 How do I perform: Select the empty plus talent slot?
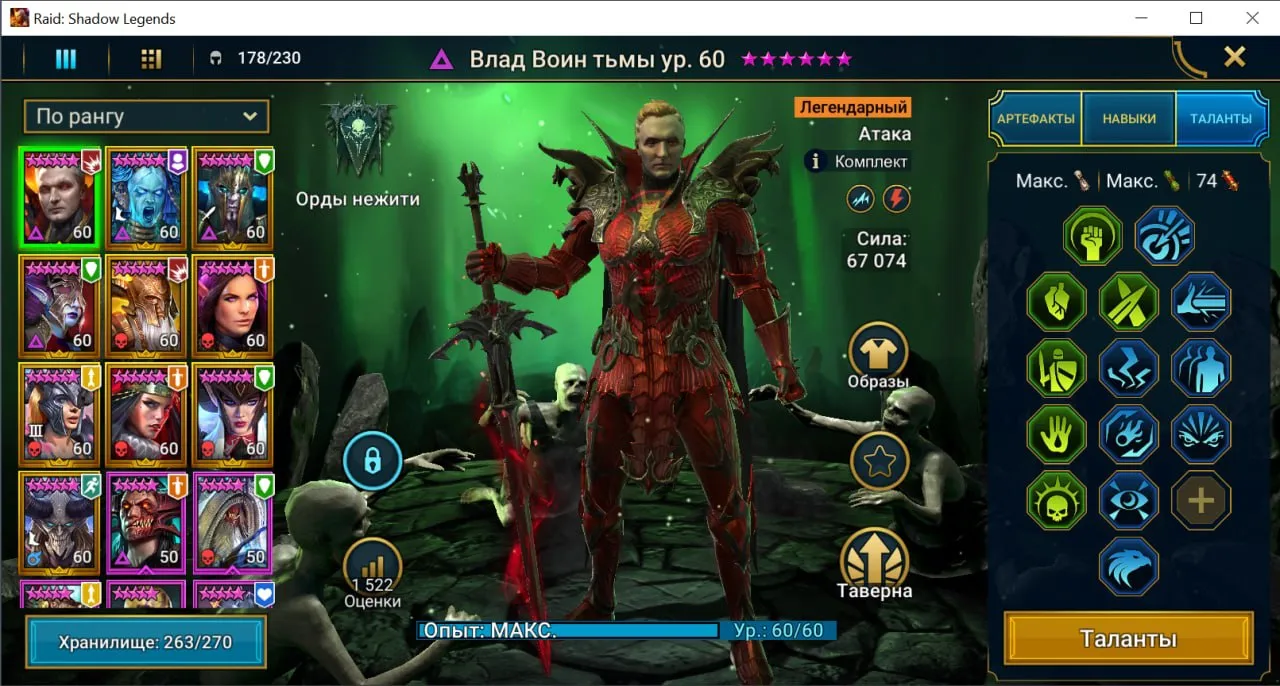(x=1200, y=499)
